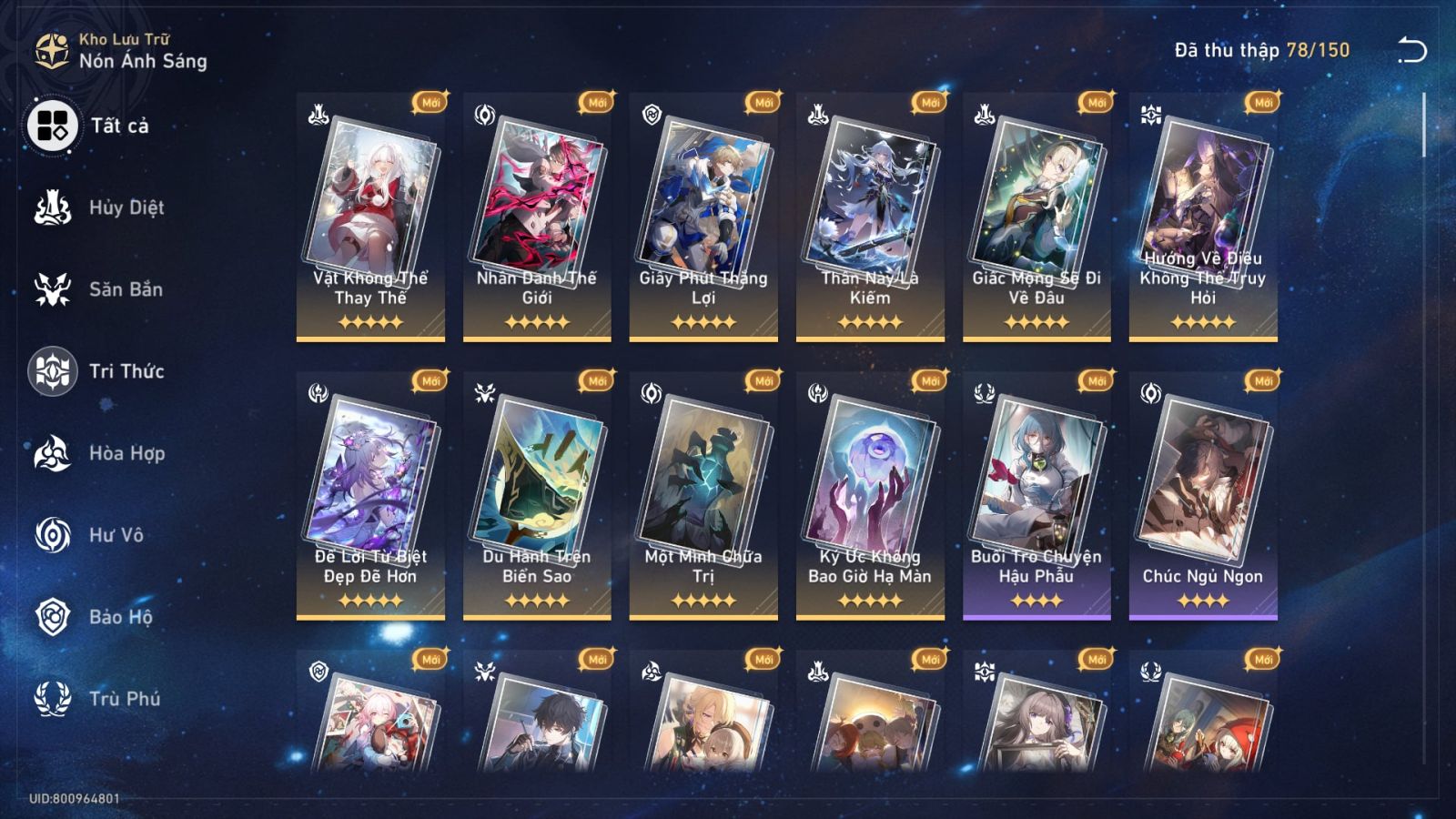Select the Bảo Hộ path filter icon
Screen dimensions: 1456x819
coord(55,617)
